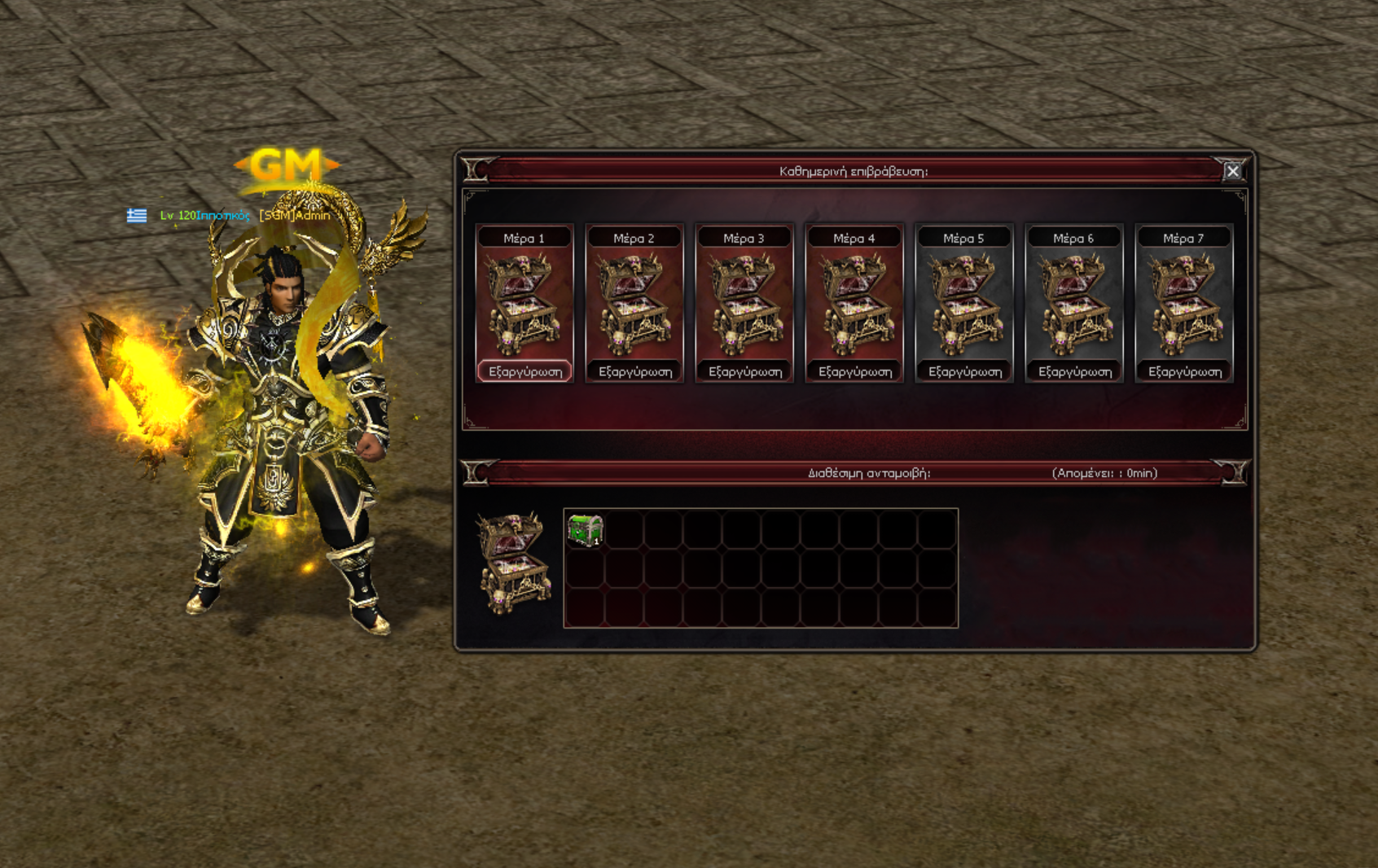The image size is (1378, 868).
Task: Redeem the Μέρα 1 reward
Action: point(524,371)
